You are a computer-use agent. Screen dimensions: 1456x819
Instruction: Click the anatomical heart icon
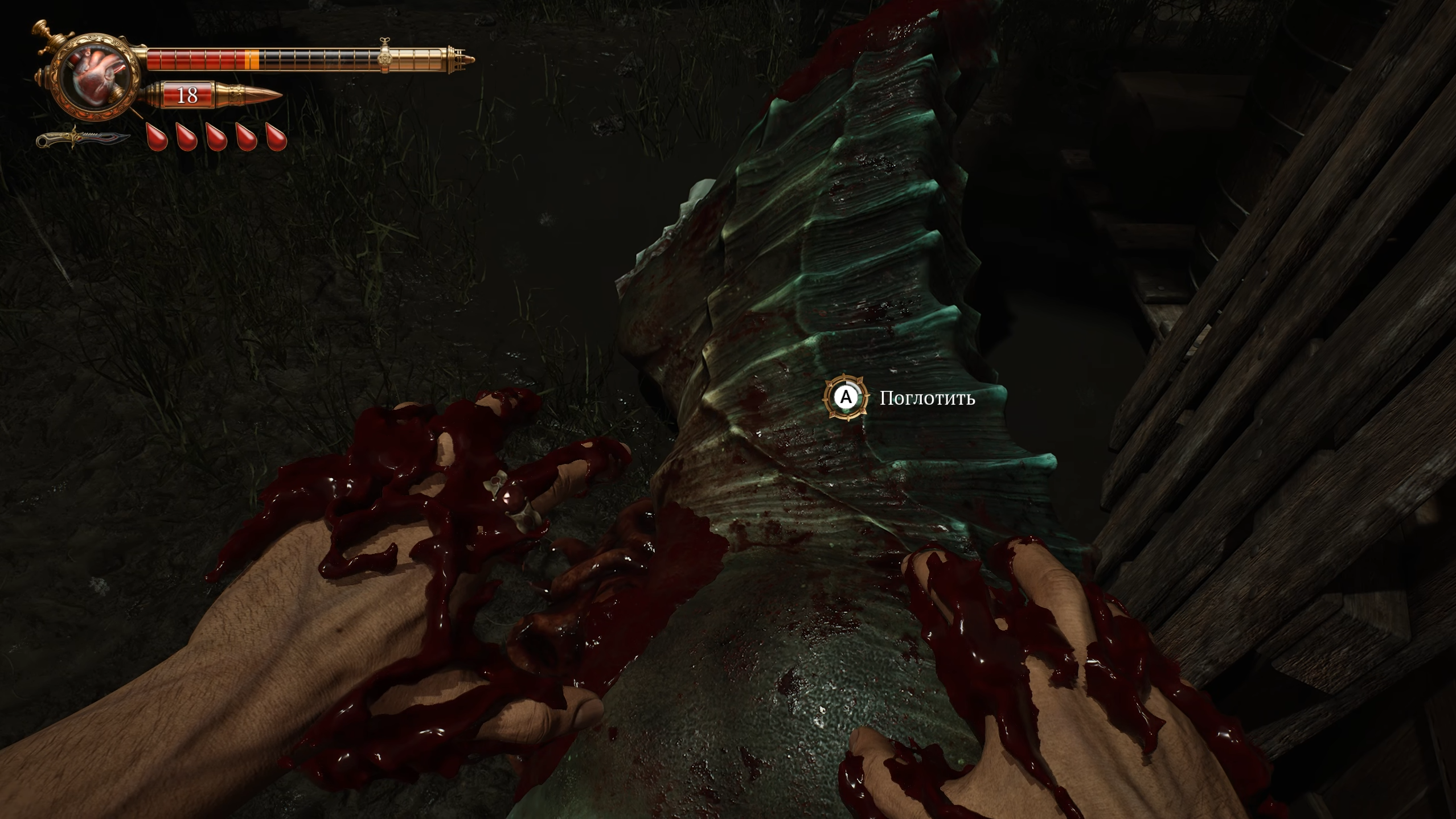[95, 76]
